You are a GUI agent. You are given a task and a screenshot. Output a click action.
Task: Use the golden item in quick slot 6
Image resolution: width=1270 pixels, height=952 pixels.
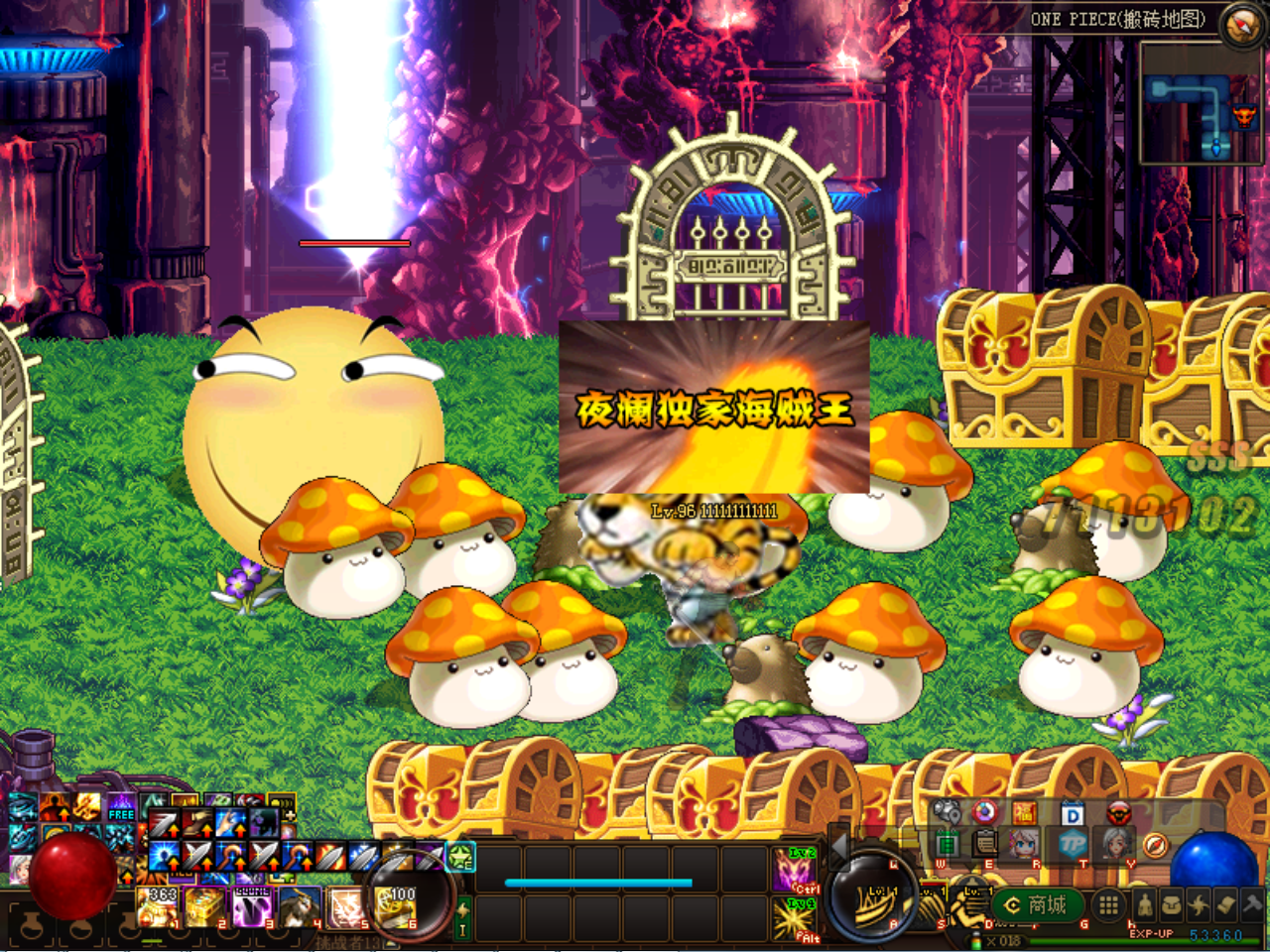click(x=395, y=906)
